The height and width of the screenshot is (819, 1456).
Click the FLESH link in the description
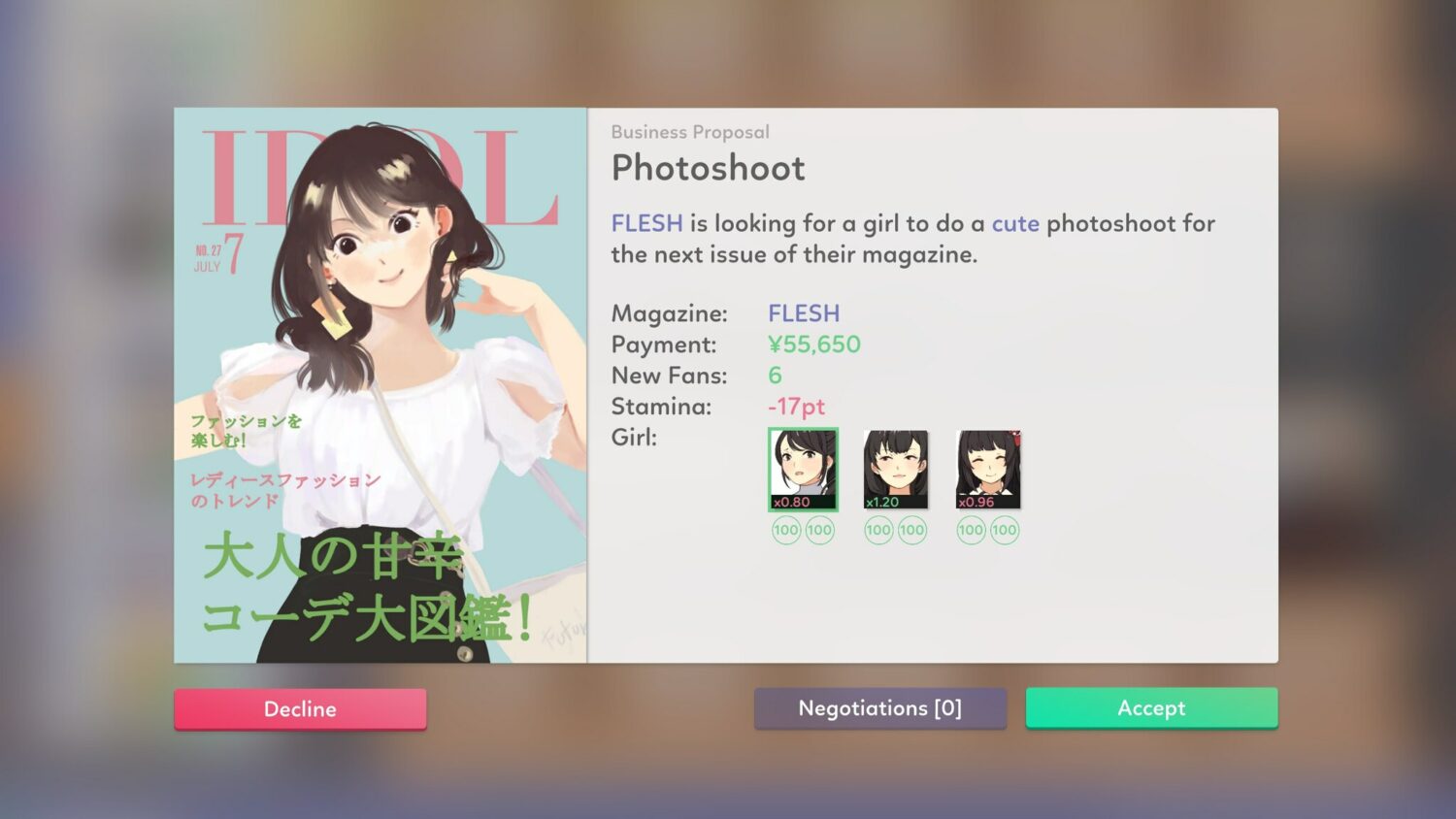(646, 223)
